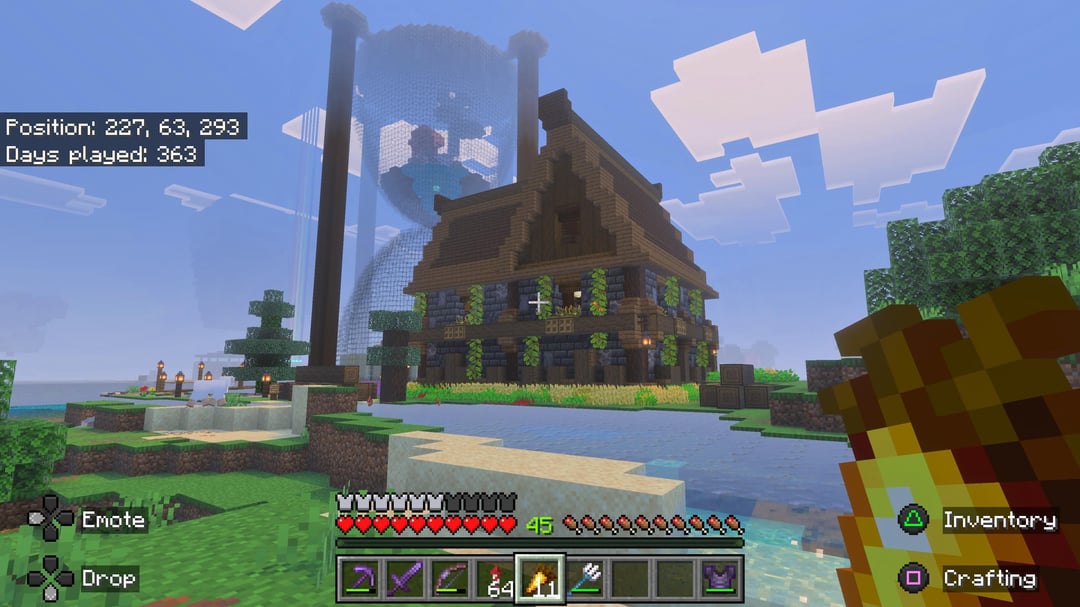This screenshot has width=1080, height=607.
Task: Select the enchanted sword hotbar slot
Action: click(x=403, y=579)
